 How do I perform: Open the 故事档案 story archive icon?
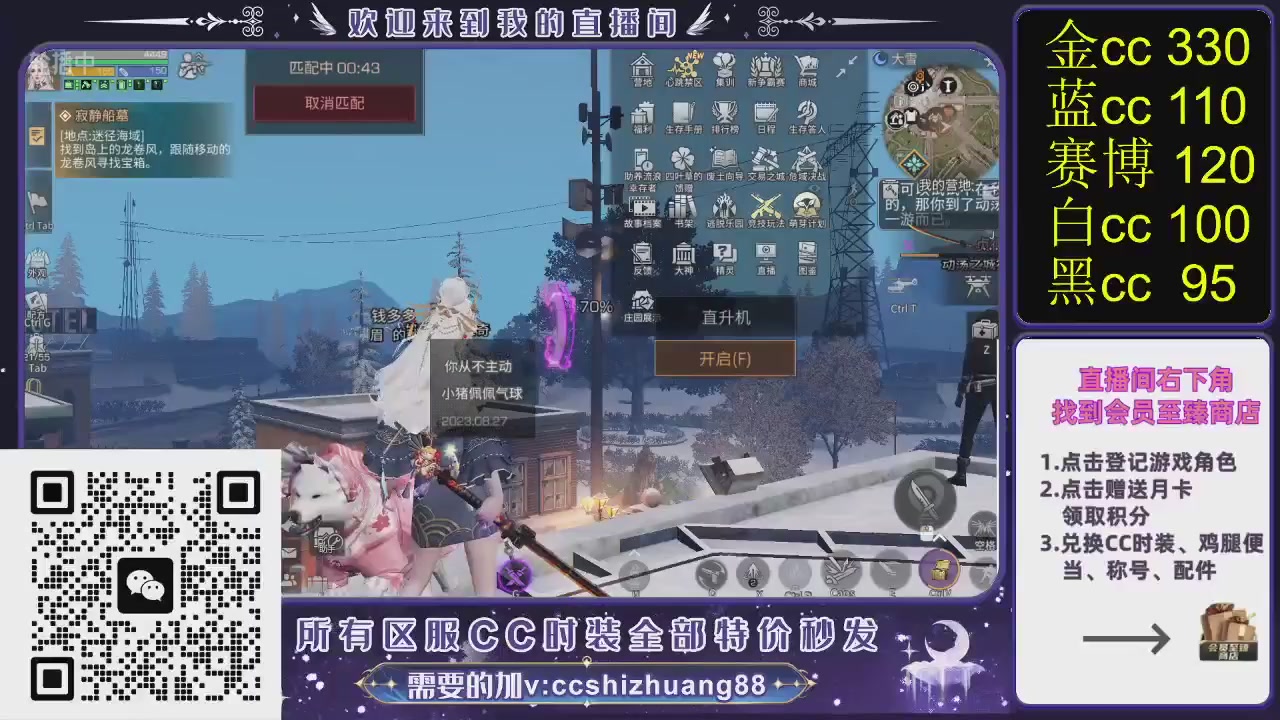tap(643, 208)
